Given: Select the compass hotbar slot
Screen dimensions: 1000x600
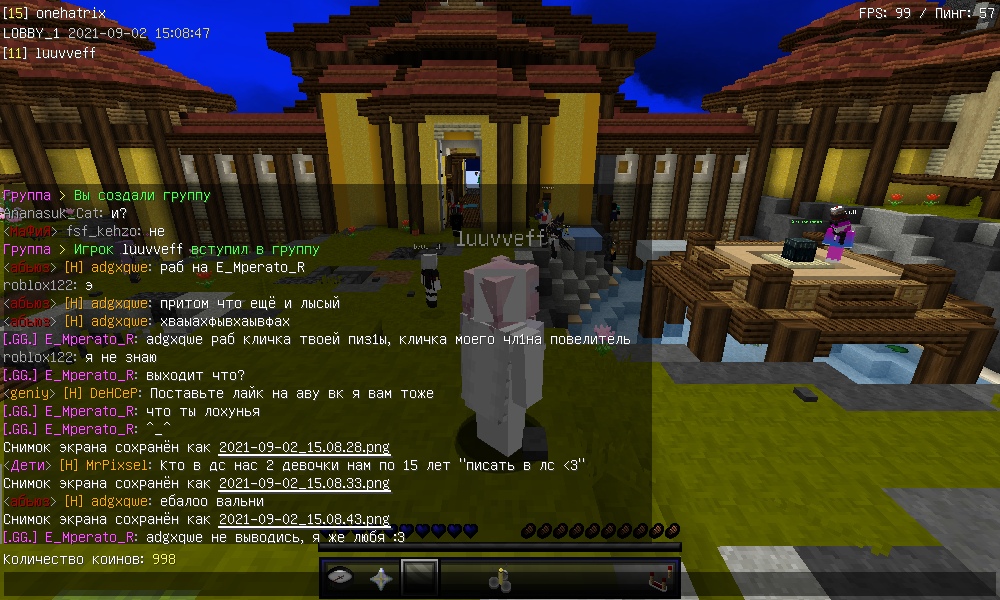Looking at the screenshot, I should (341, 578).
